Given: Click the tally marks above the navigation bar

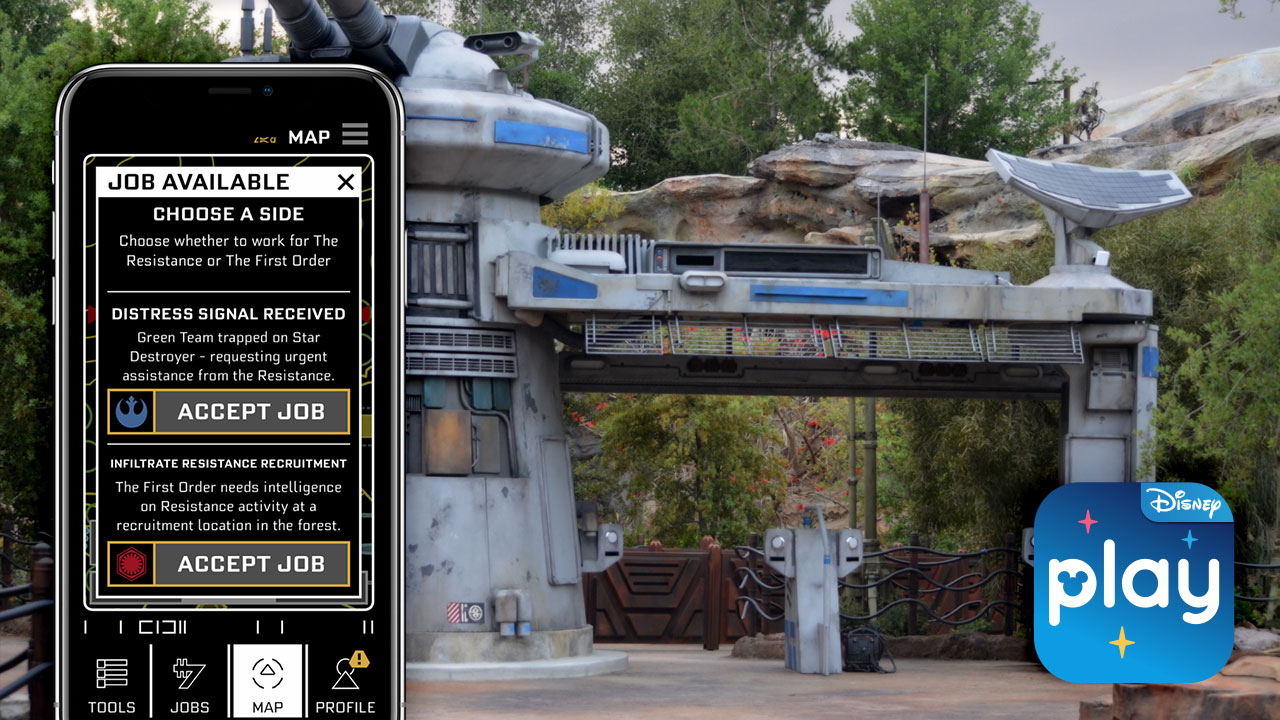Looking at the screenshot, I should tap(228, 628).
